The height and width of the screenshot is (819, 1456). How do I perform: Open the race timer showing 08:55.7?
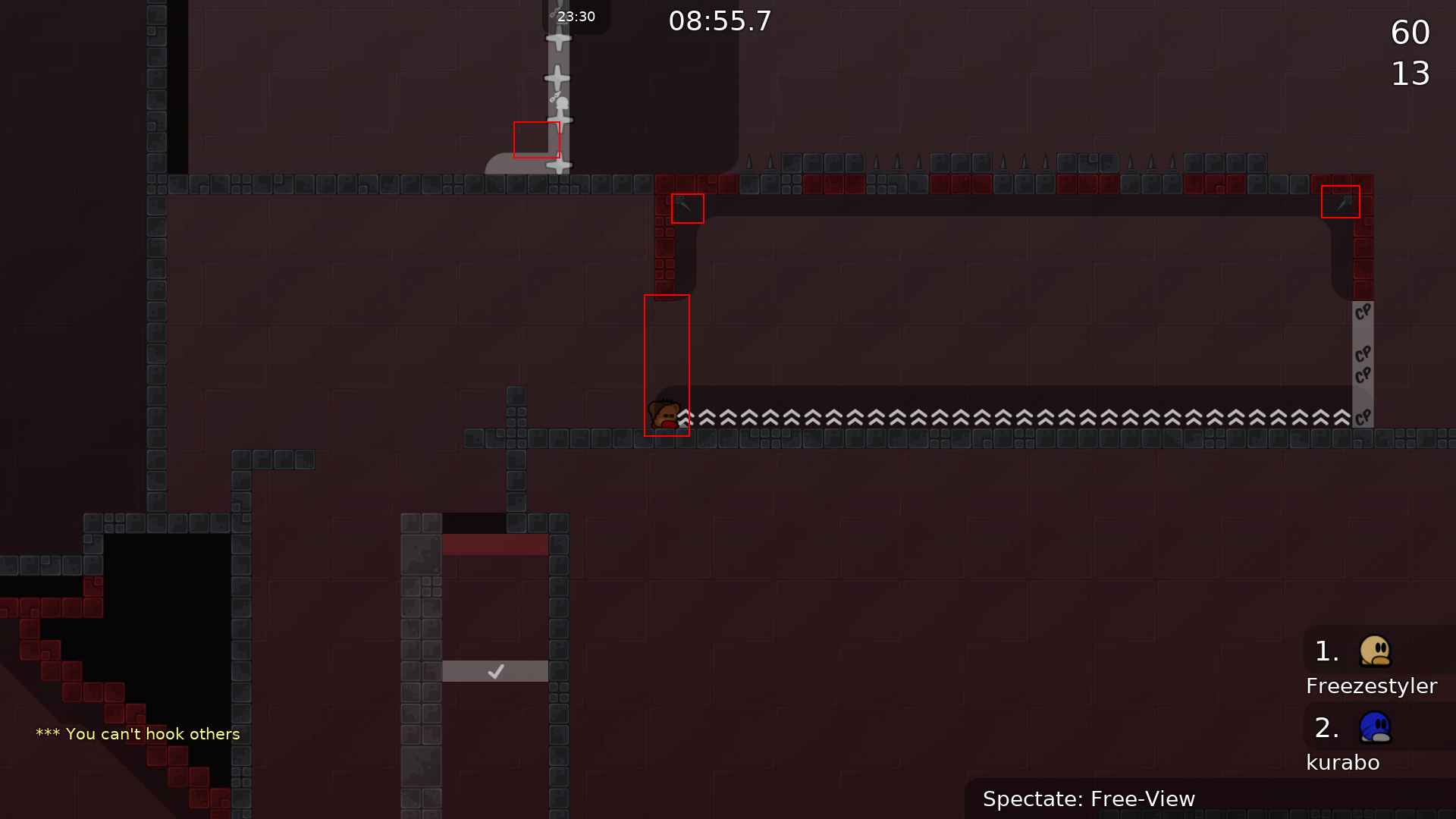point(718,22)
